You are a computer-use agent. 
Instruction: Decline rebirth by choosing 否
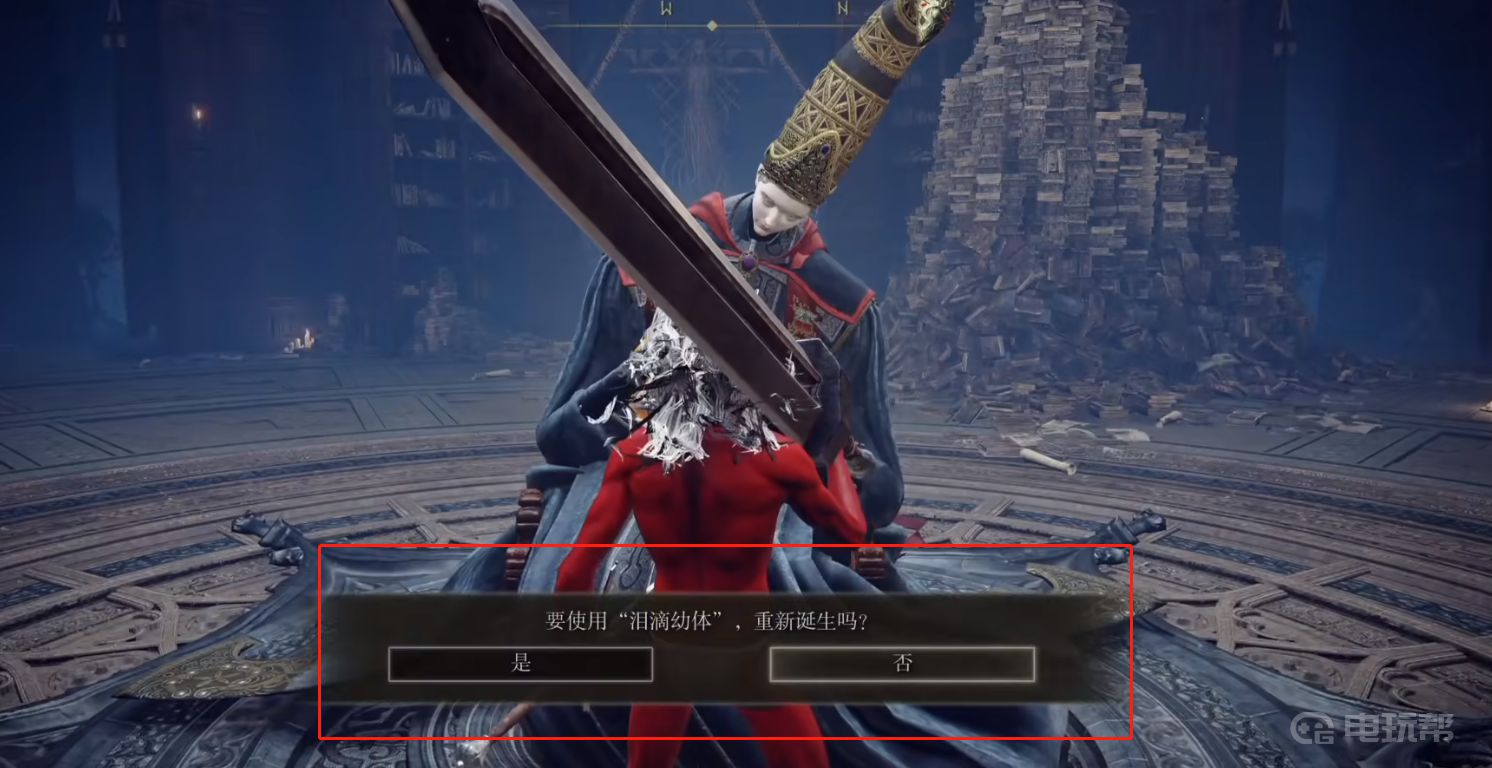coord(902,664)
